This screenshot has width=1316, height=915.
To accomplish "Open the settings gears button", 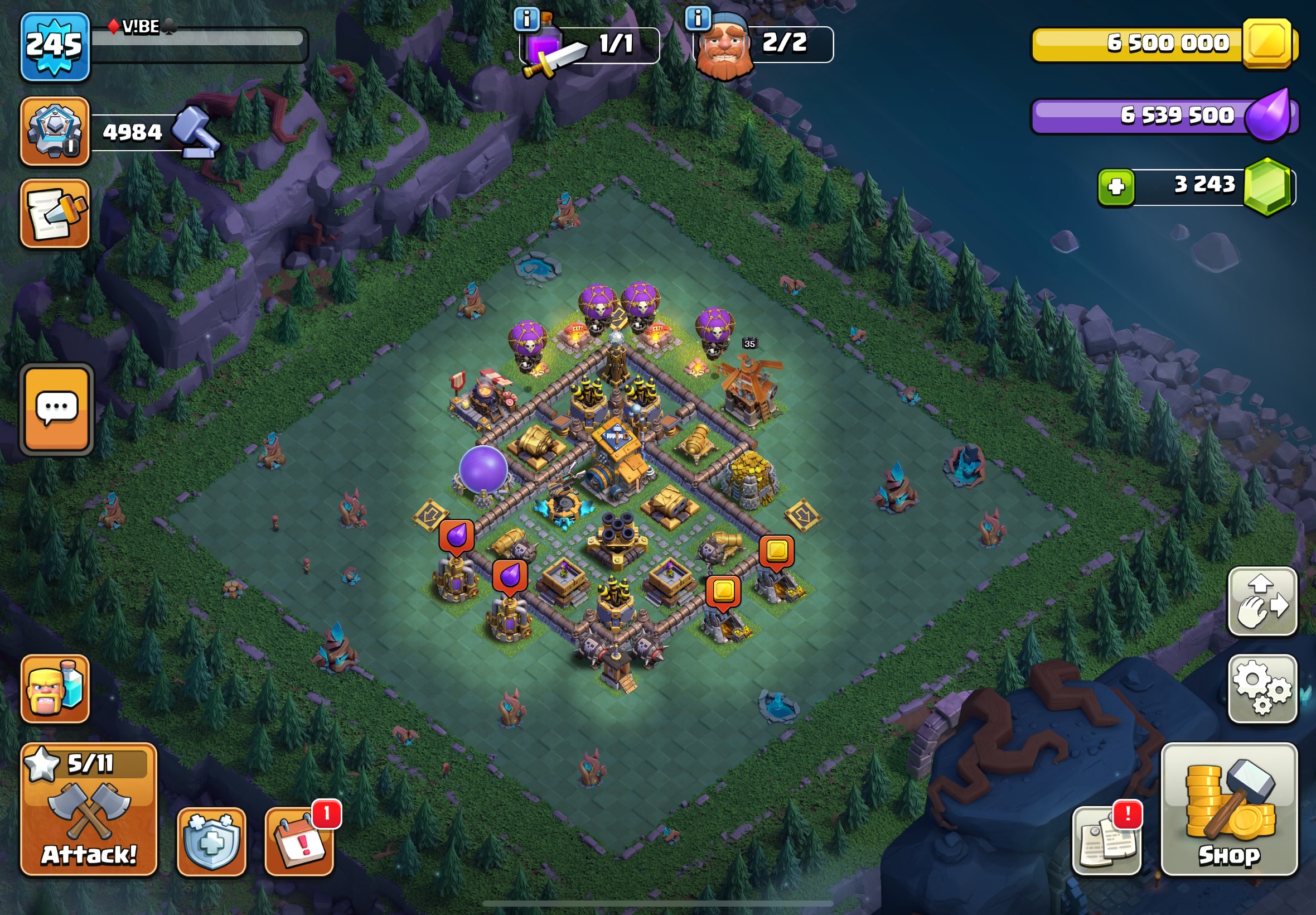I will coord(1262,688).
